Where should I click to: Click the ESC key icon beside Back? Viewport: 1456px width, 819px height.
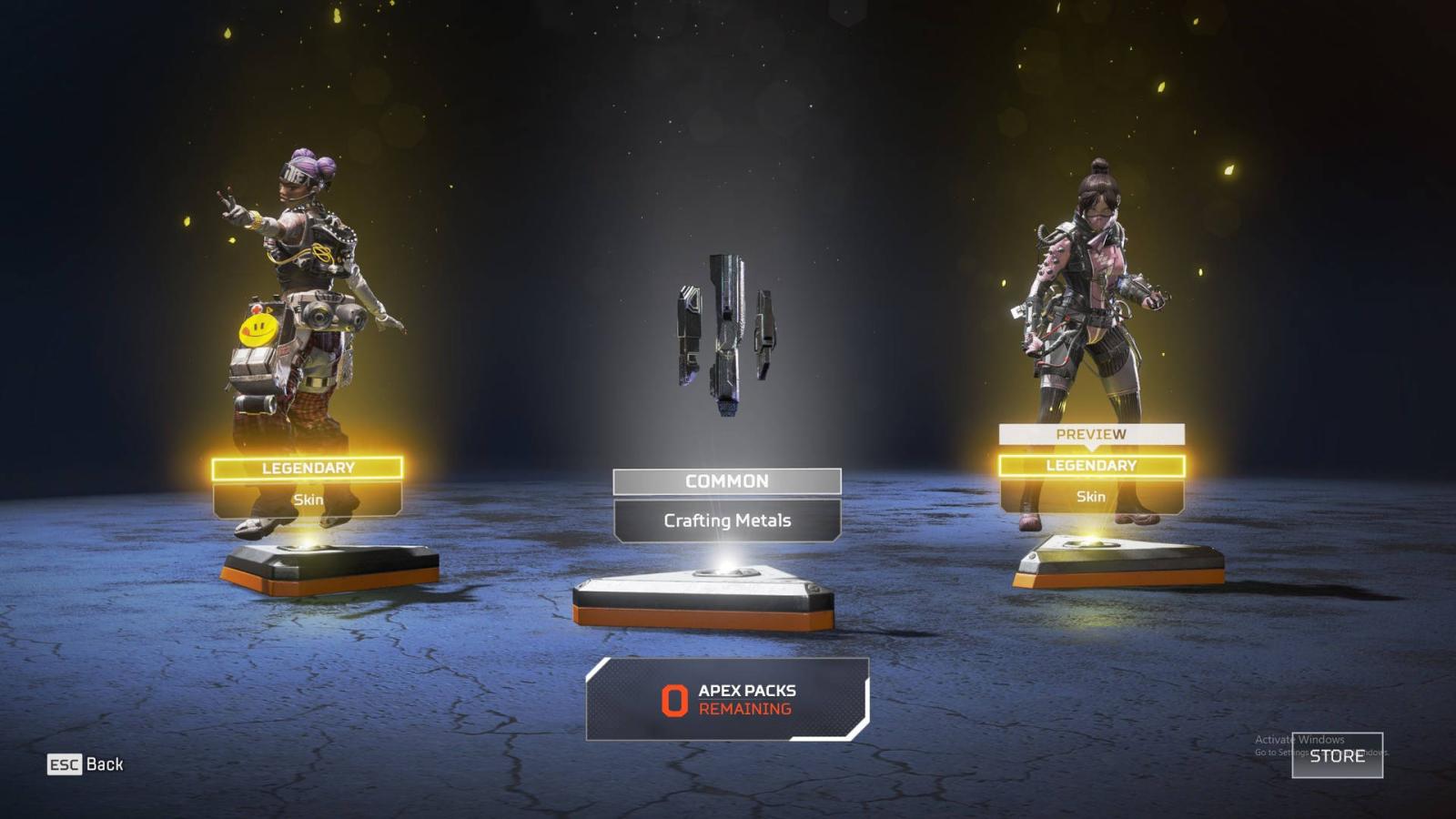[64, 764]
